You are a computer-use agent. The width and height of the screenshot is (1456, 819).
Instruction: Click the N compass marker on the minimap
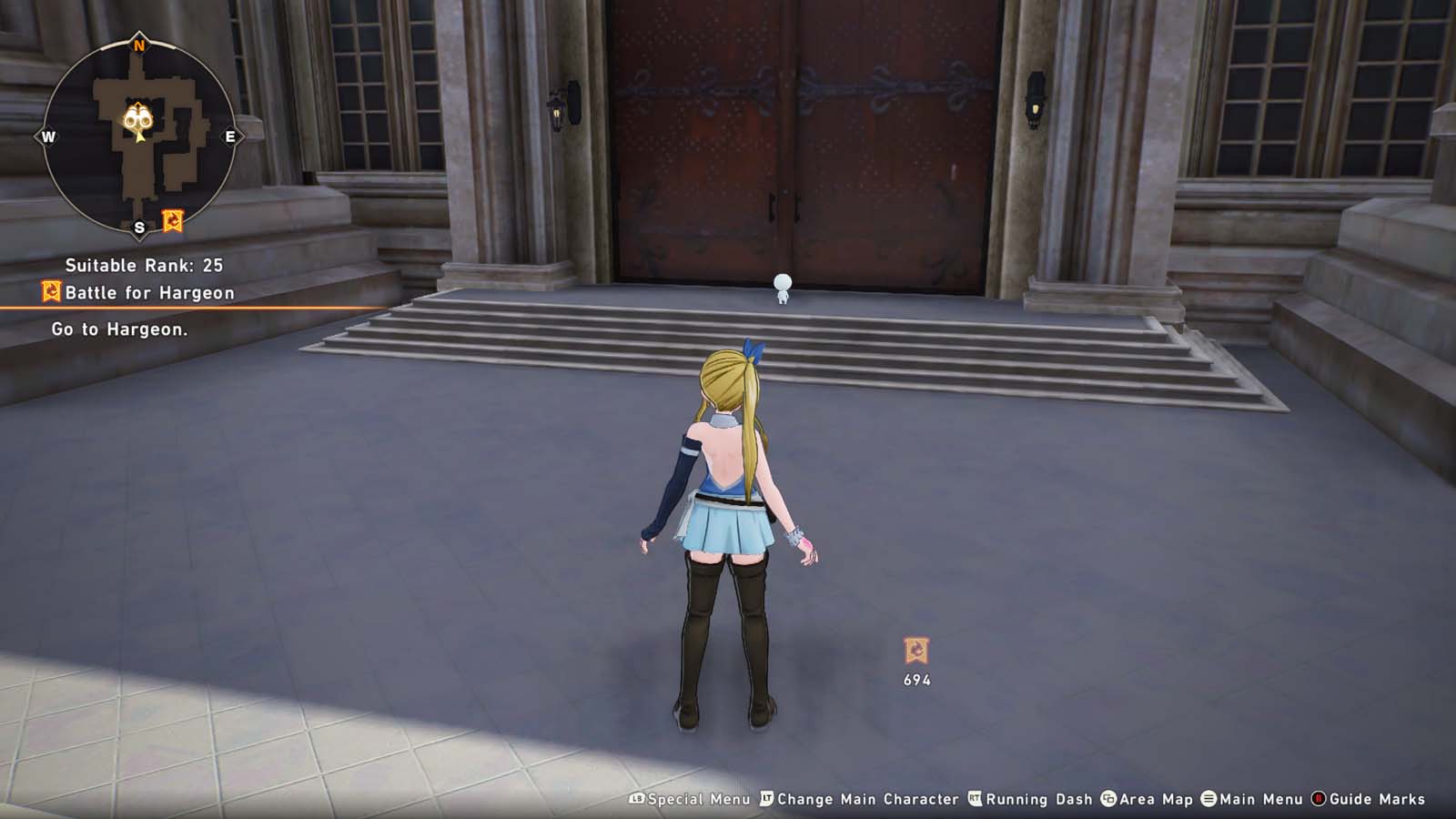coord(138,44)
